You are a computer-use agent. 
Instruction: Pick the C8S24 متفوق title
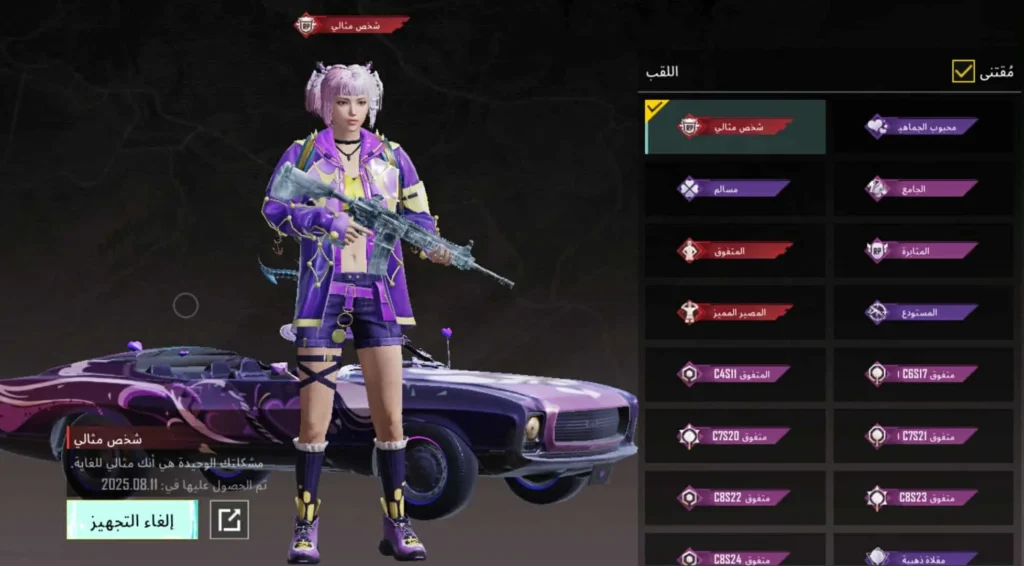(735, 554)
